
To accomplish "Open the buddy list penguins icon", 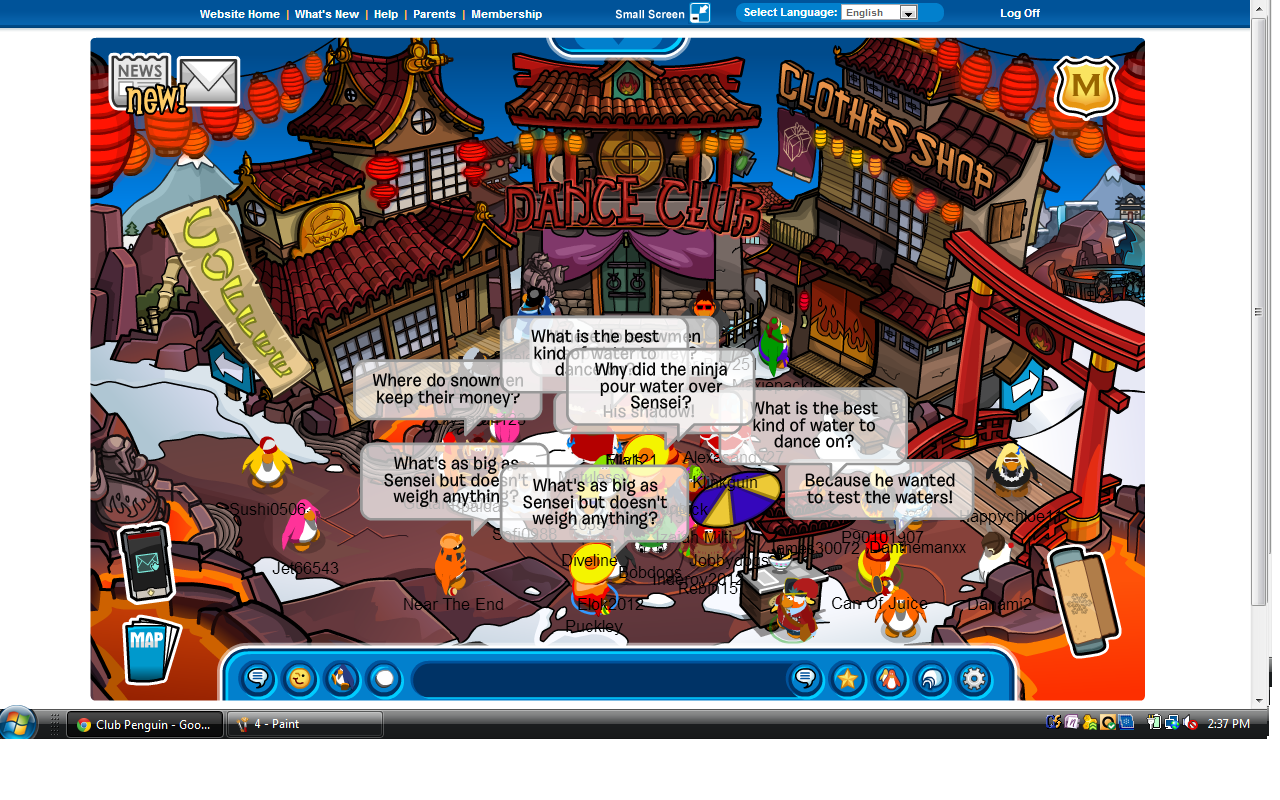I will (x=889, y=680).
